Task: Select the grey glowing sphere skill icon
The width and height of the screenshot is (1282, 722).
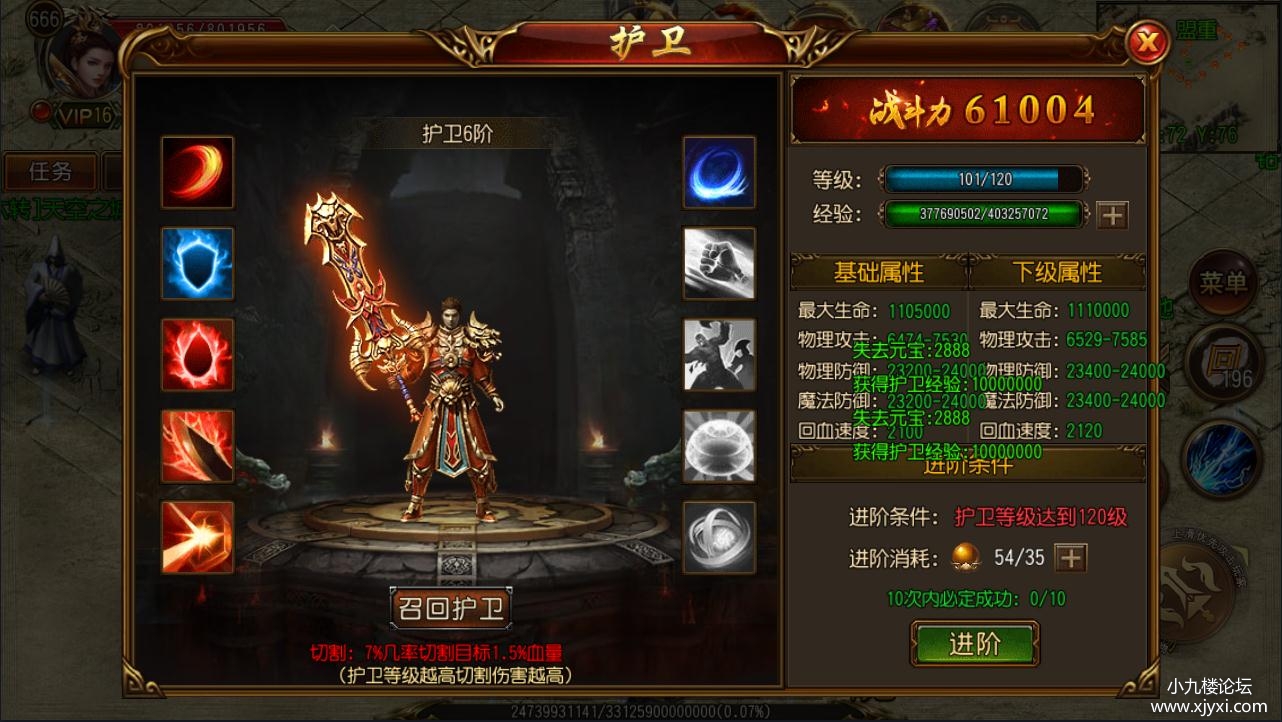Action: tap(719, 446)
